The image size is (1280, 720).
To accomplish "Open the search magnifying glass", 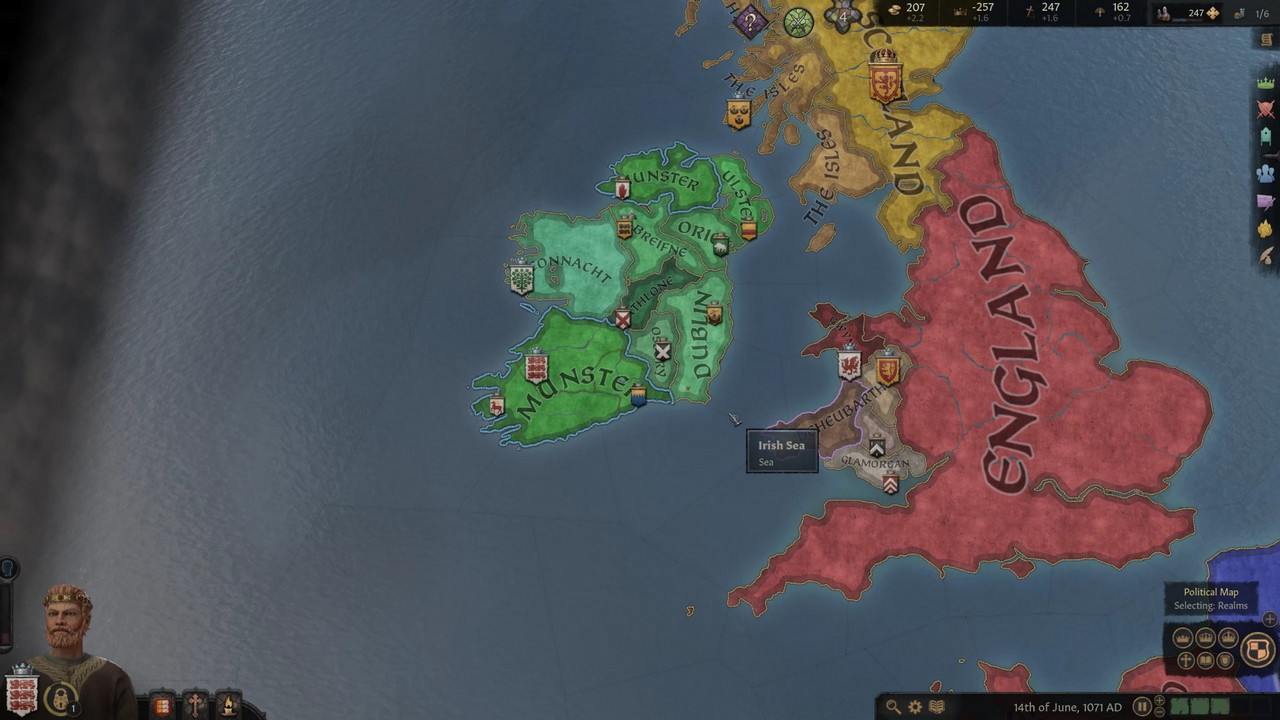I will tap(893, 707).
